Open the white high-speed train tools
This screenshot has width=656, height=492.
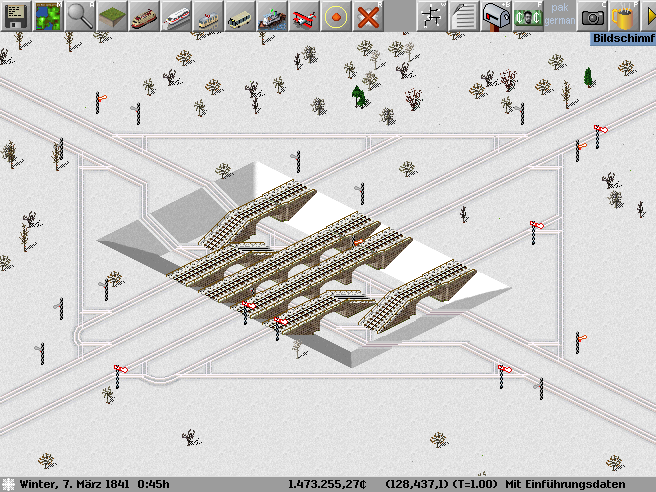point(176,16)
